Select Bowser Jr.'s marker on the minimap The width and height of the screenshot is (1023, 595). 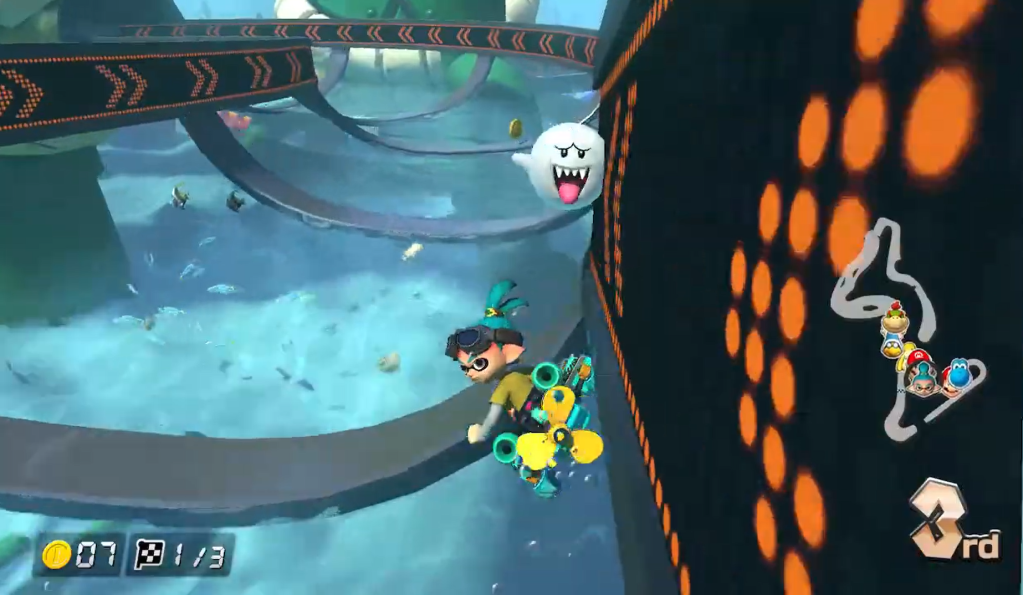tap(894, 321)
